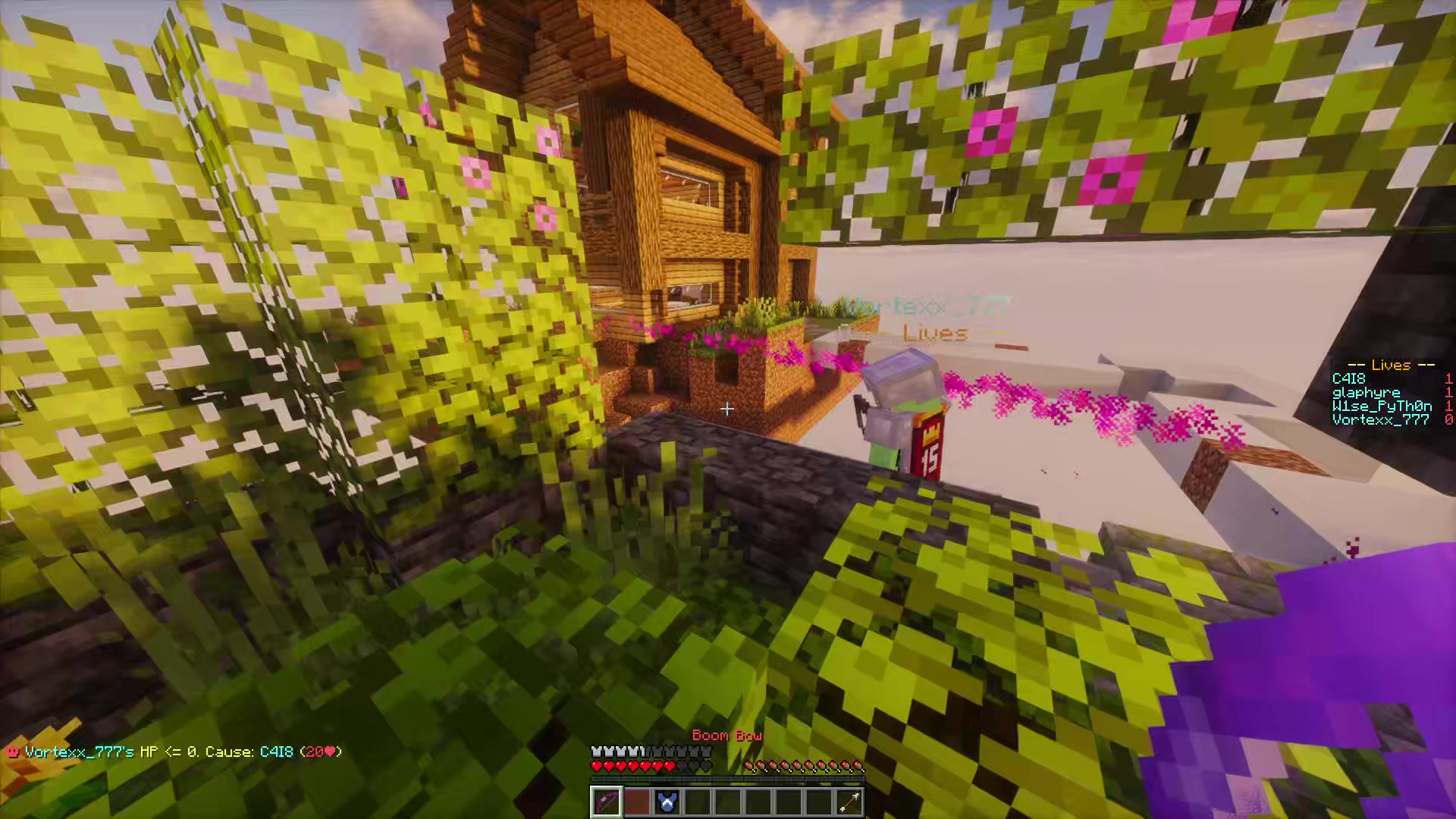Click the Lives header on the scoreboard
Image resolution: width=1456 pixels, height=819 pixels.
1390,365
